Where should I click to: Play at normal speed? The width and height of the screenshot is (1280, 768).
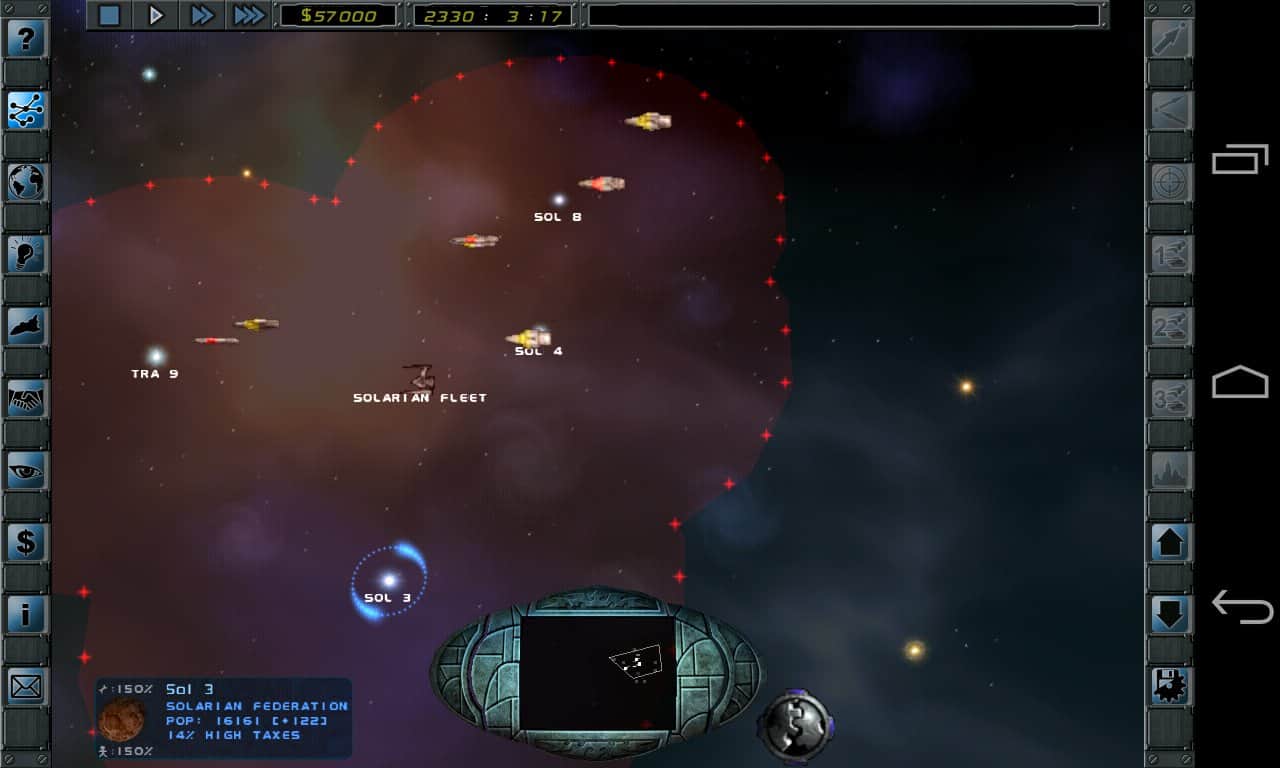156,15
